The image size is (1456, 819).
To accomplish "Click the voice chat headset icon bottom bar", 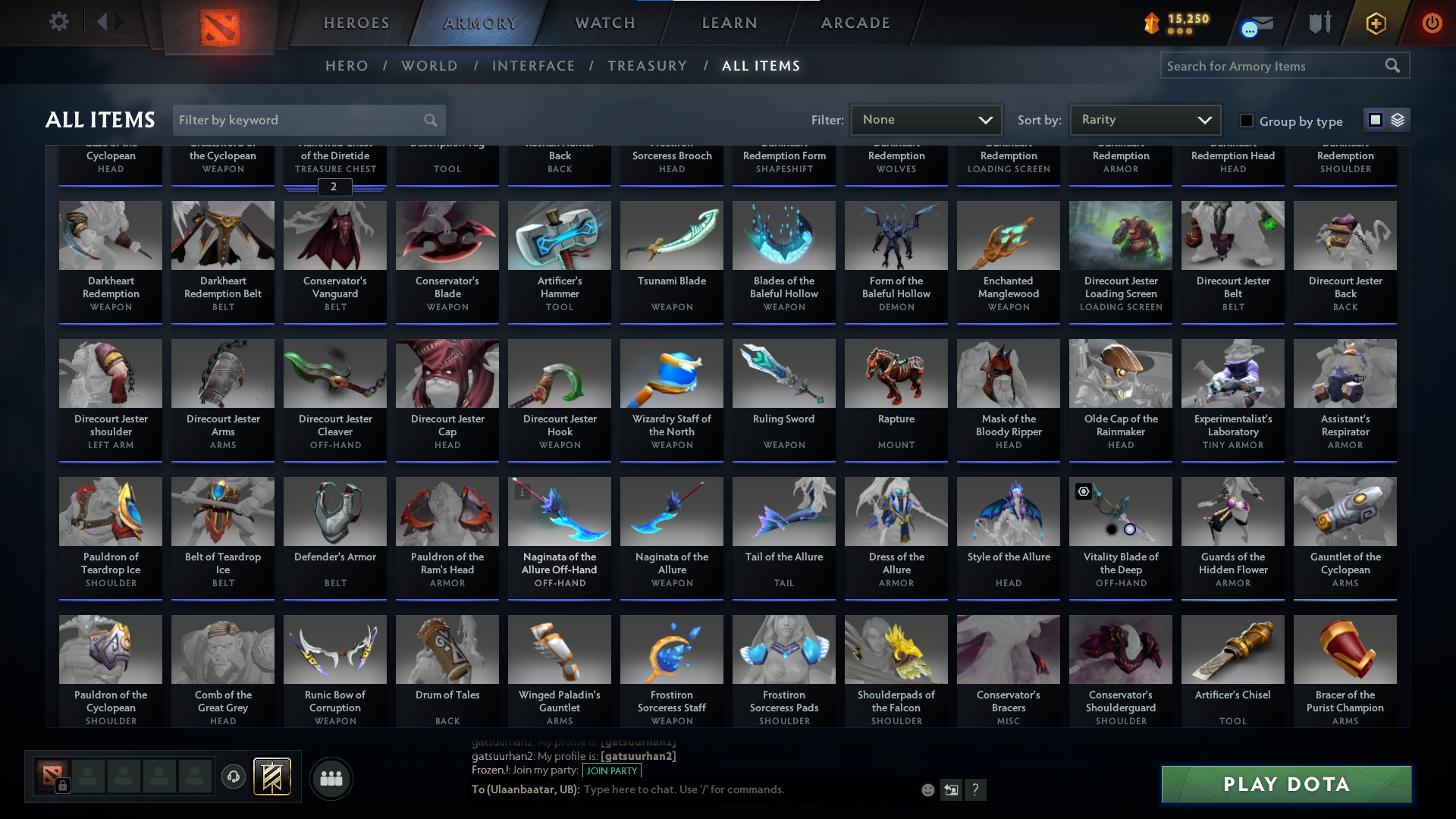I will click(x=233, y=777).
